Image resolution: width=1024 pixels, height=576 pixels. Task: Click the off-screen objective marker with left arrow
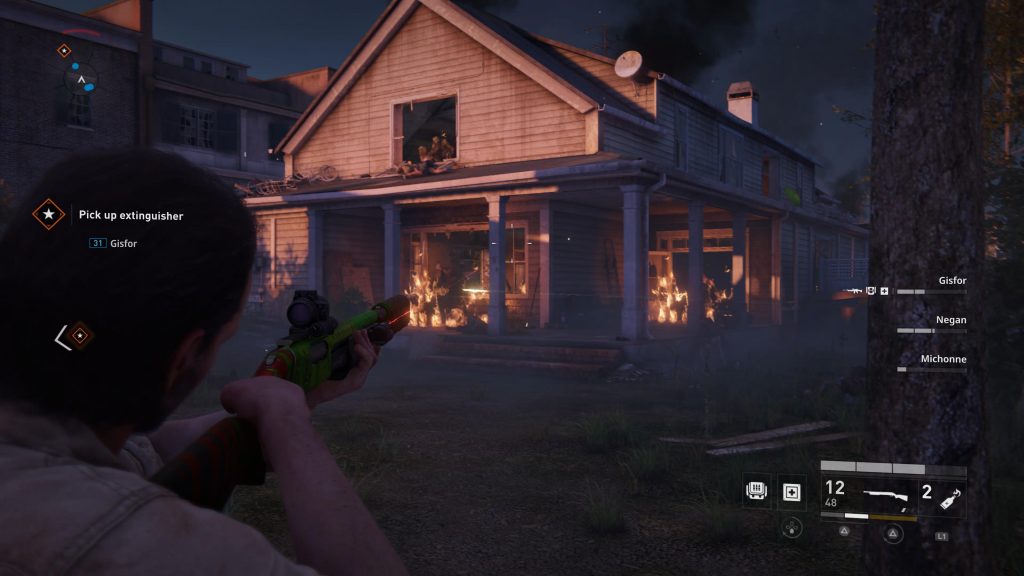pyautogui.click(x=73, y=337)
